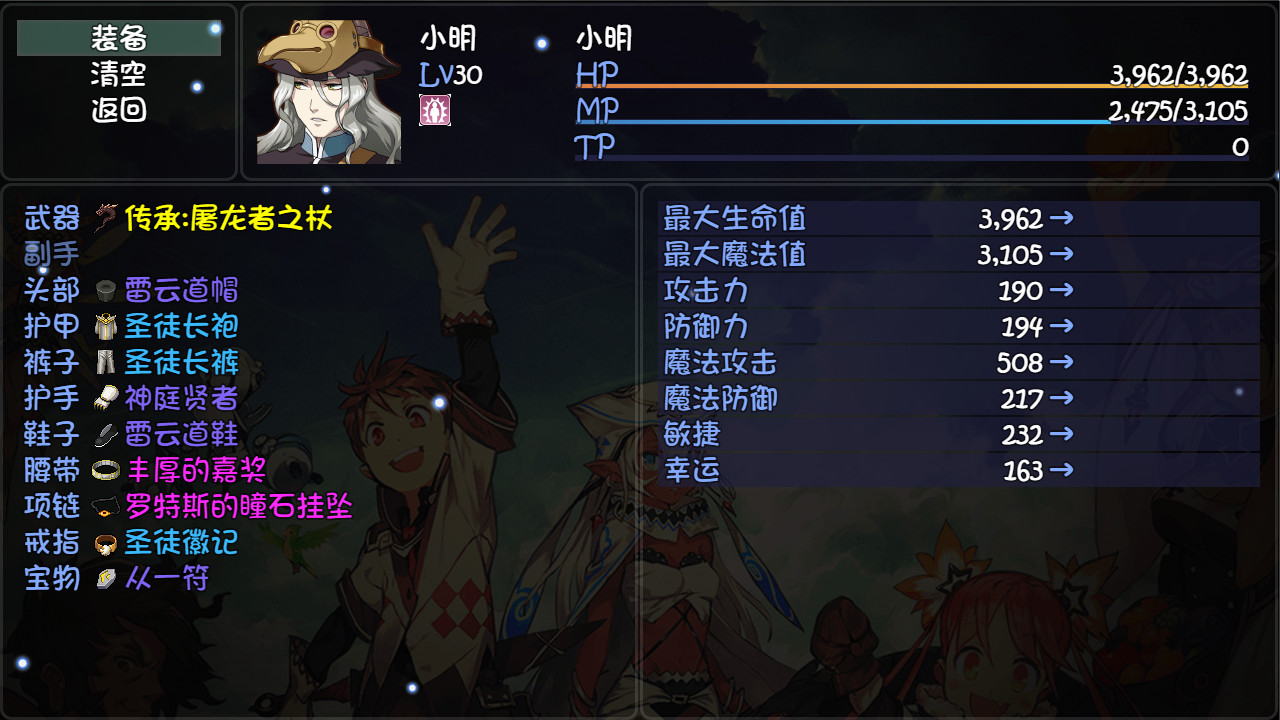Click the 从一符 treasure charm icon
Screen dimensions: 1280x720
tap(107, 579)
